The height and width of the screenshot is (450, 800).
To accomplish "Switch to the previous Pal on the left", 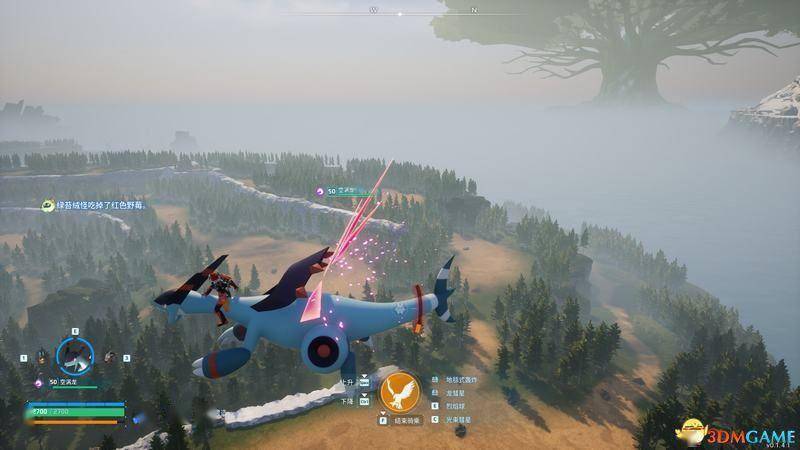I will click(40, 356).
